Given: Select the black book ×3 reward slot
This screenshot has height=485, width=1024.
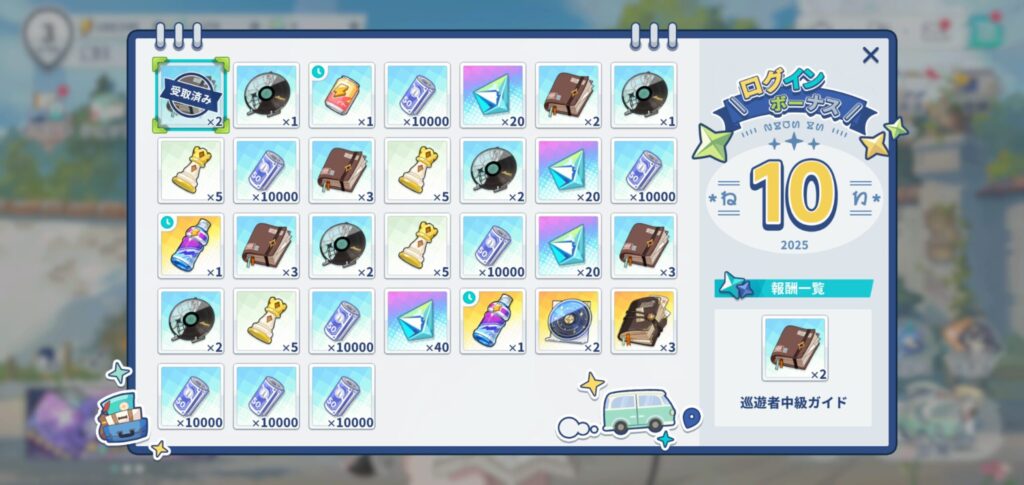Looking at the screenshot, I should pyautogui.click(x=644, y=321).
